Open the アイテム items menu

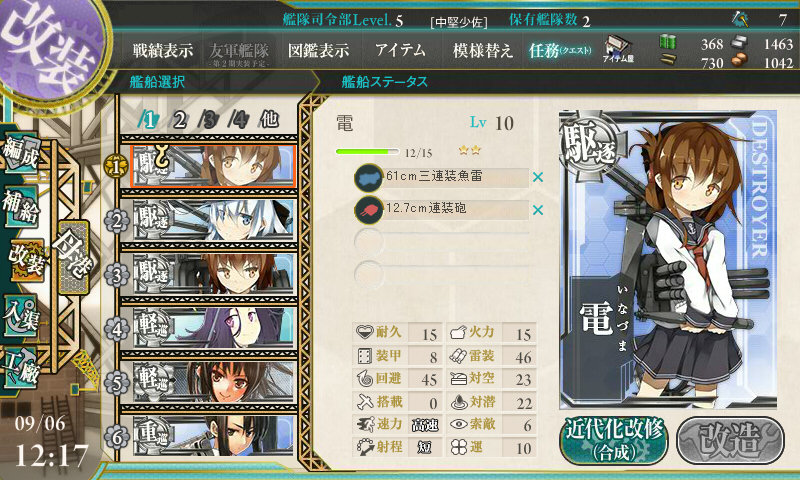[400, 50]
